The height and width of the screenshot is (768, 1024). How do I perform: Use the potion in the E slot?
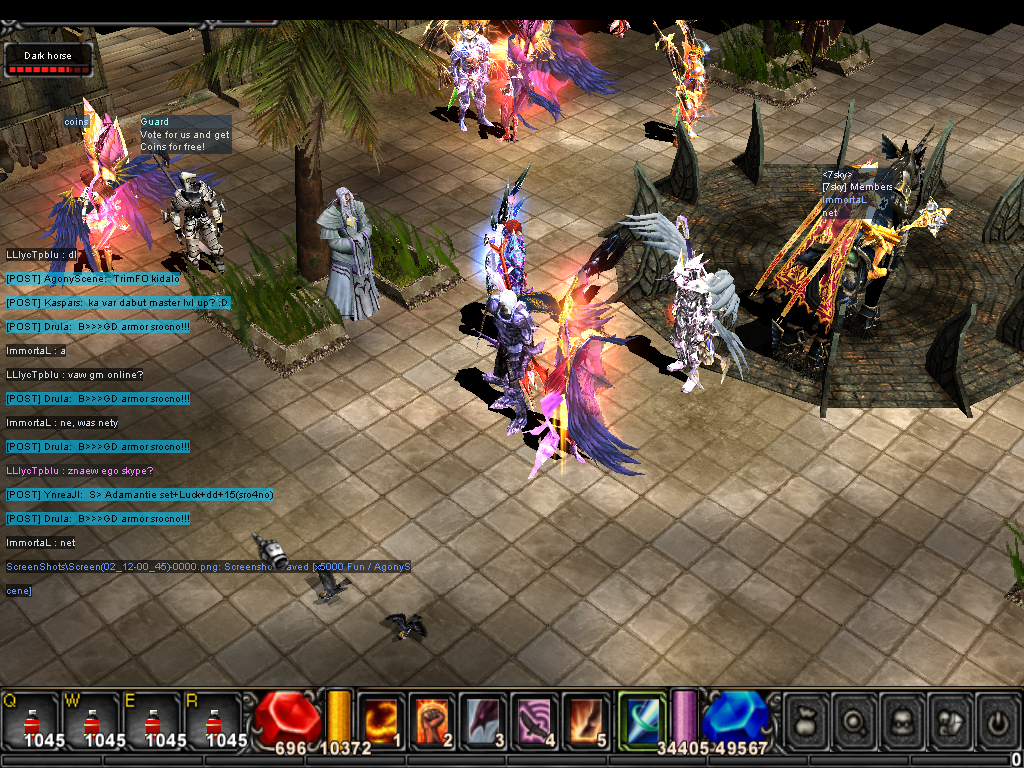coord(152,720)
